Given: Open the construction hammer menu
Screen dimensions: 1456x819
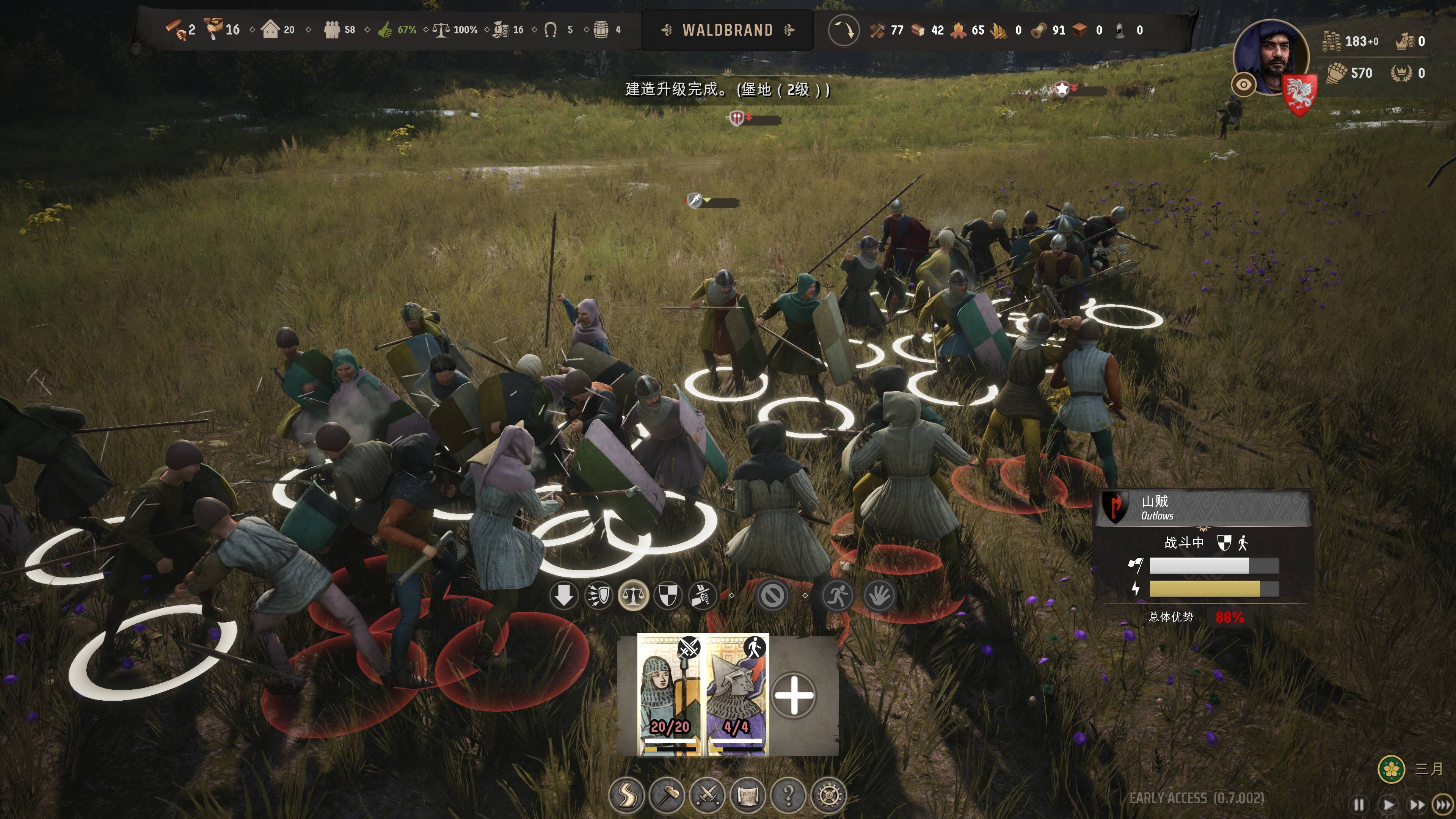Looking at the screenshot, I should click(667, 795).
